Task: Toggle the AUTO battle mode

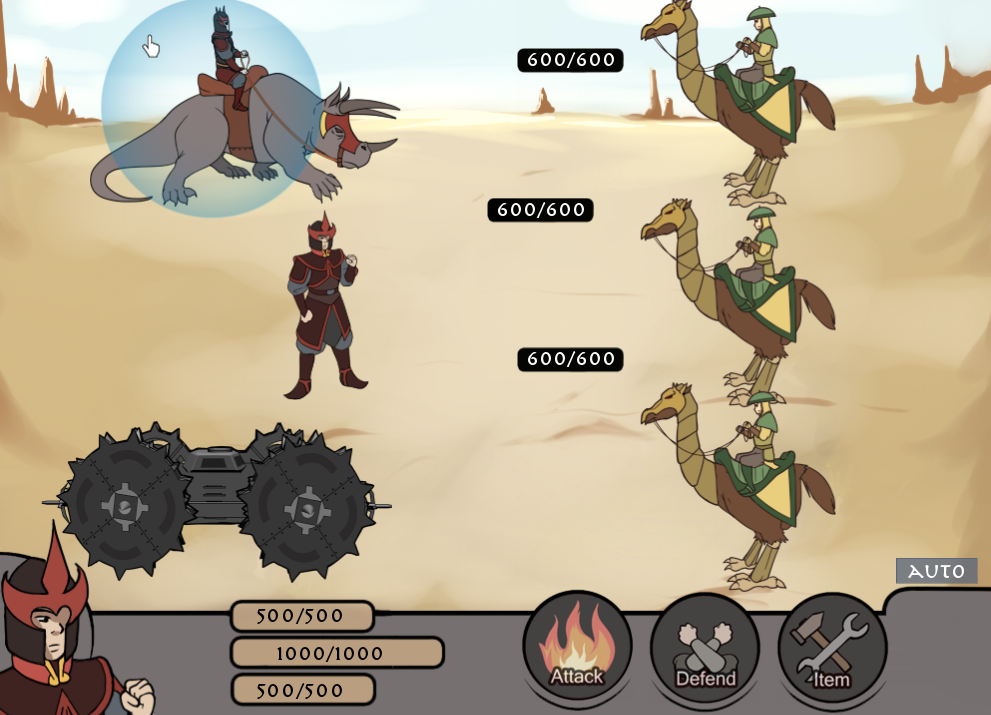Action: pyautogui.click(x=936, y=571)
